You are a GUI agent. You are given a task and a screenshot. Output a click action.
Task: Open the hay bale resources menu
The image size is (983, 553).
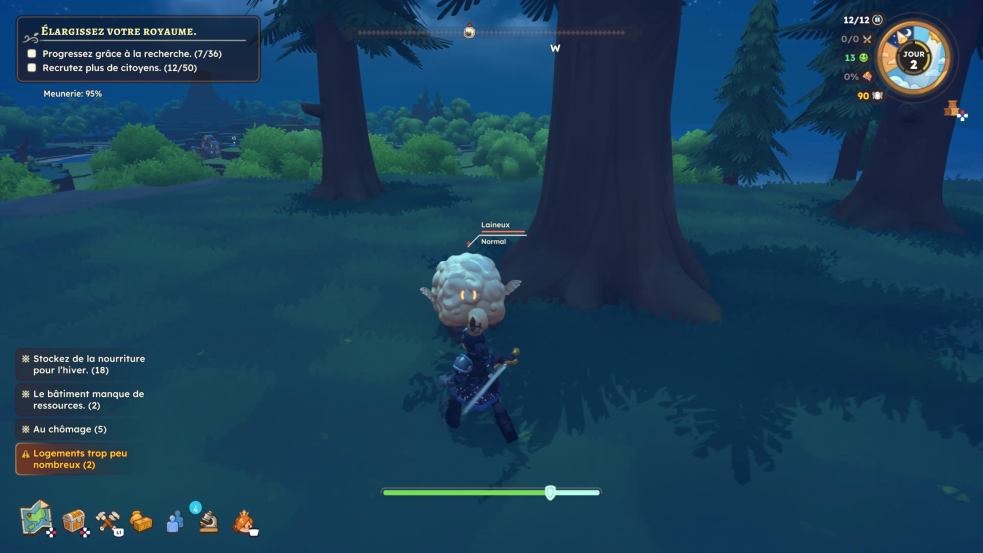(141, 521)
